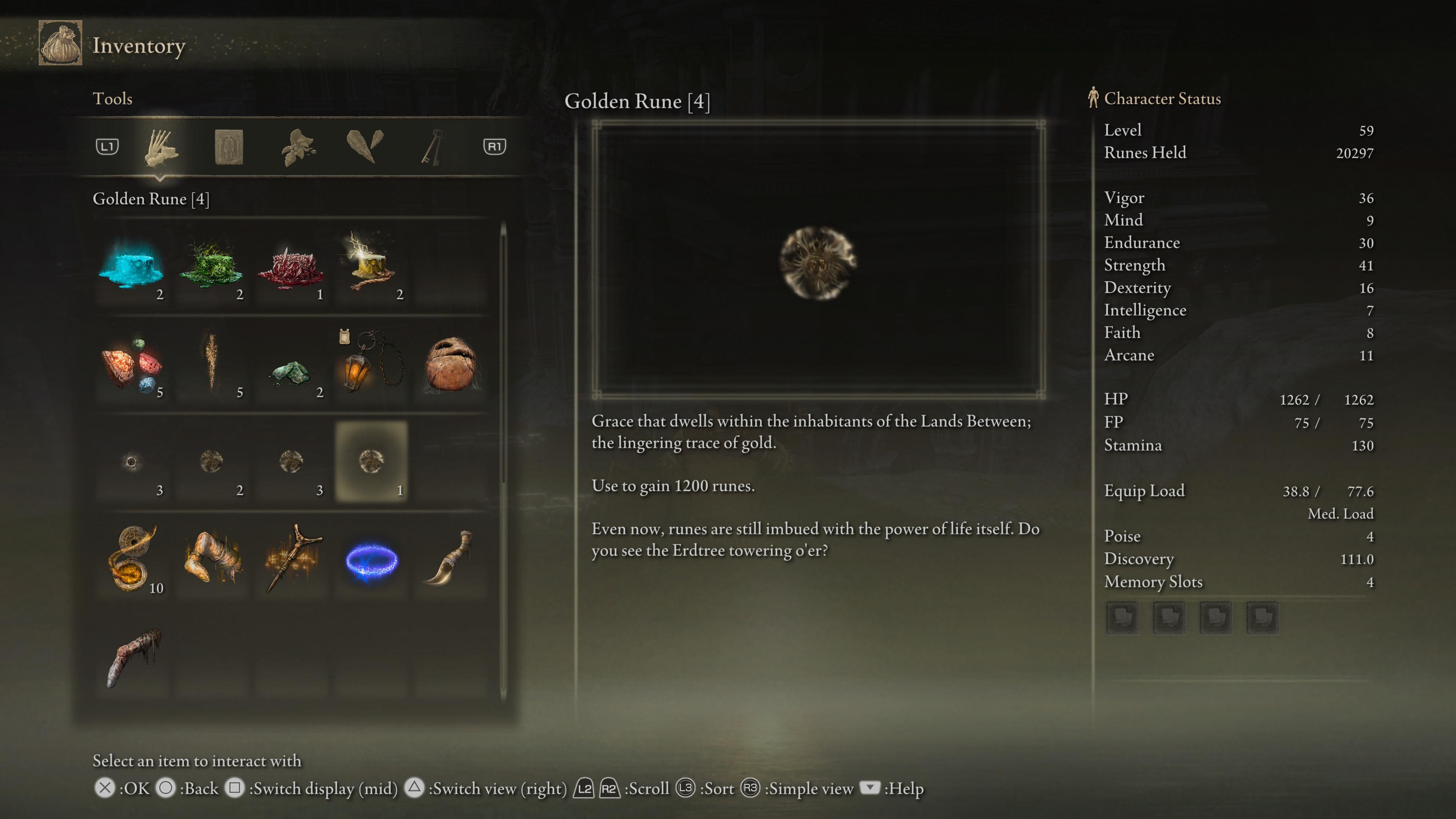Choose the golden coiled snail horn item

click(132, 560)
